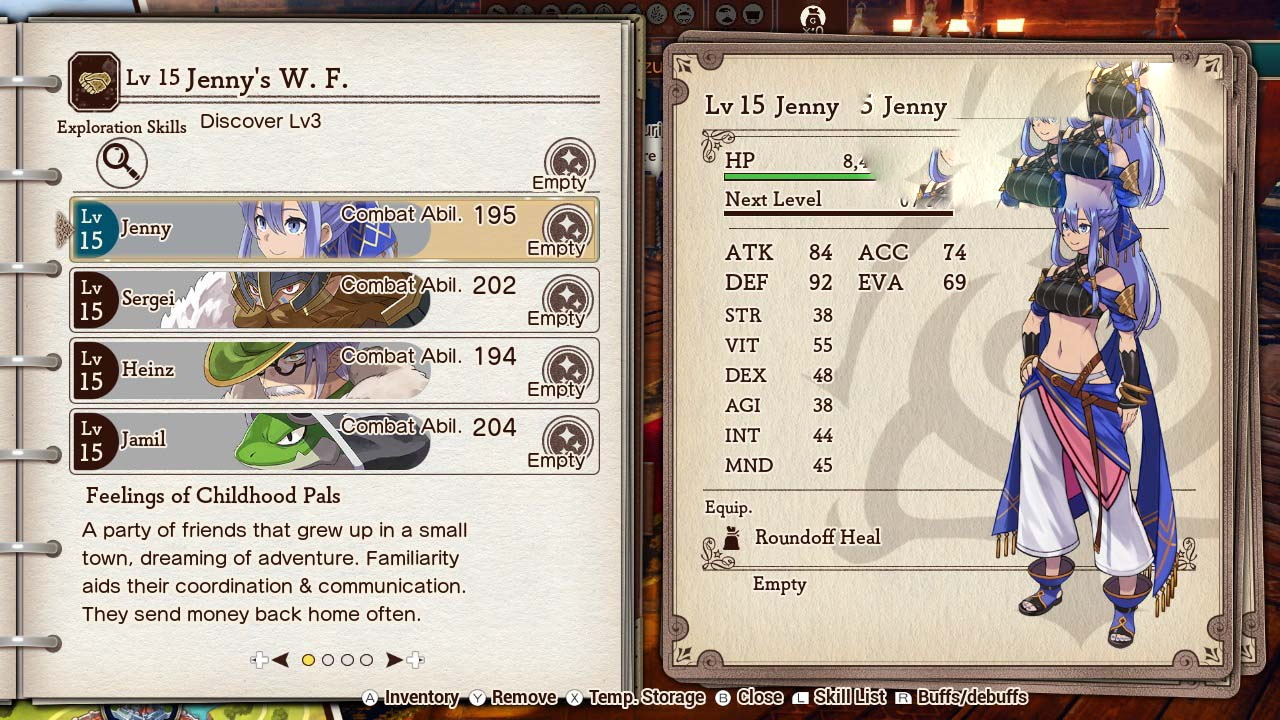Image resolution: width=1280 pixels, height=720 pixels.
Task: Choose Remove in the bottom bar
Action: [x=513, y=698]
